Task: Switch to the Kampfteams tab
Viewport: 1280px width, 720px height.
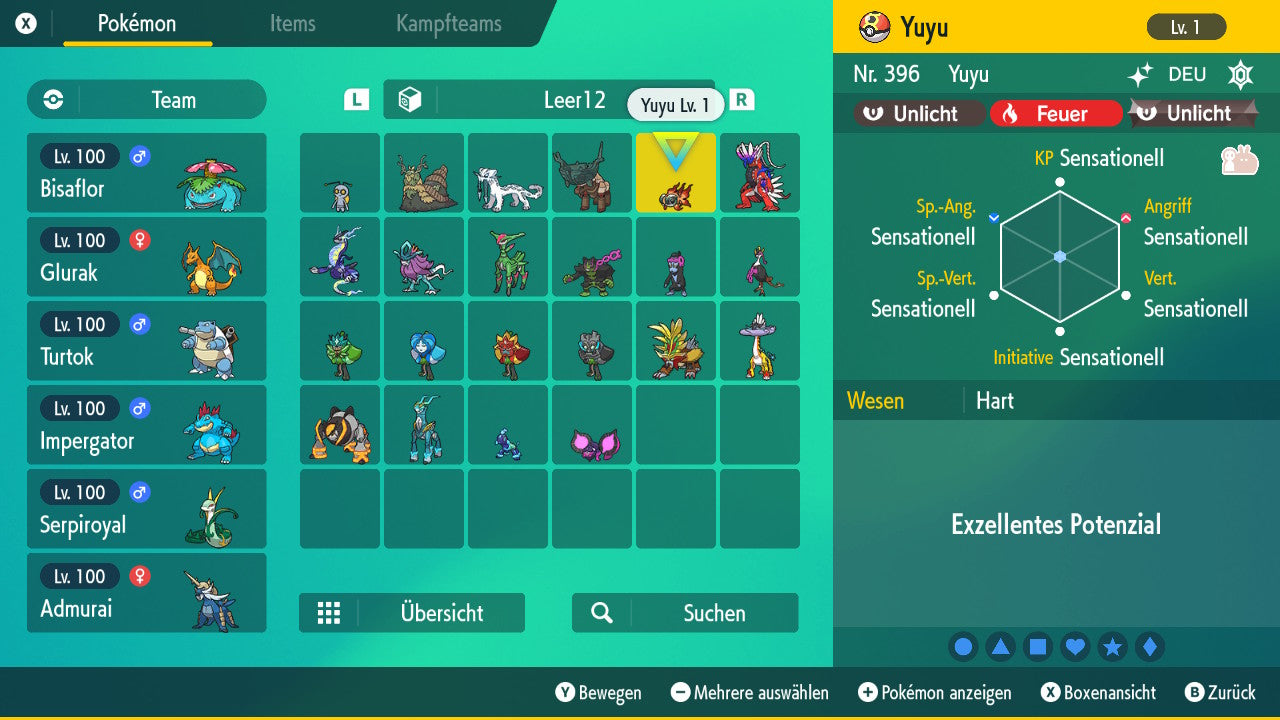Action: 447,24
